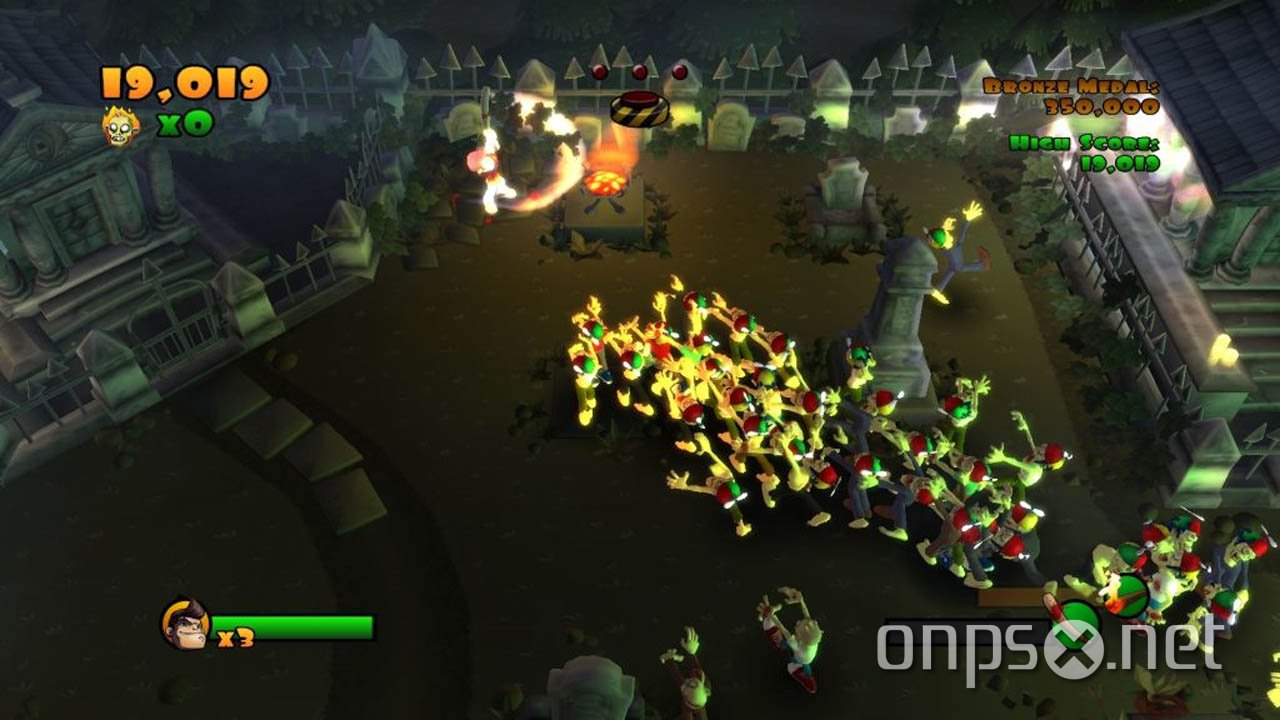The height and width of the screenshot is (720, 1280).
Task: Click the leftmost red indicator light above the button
Action: click(599, 71)
